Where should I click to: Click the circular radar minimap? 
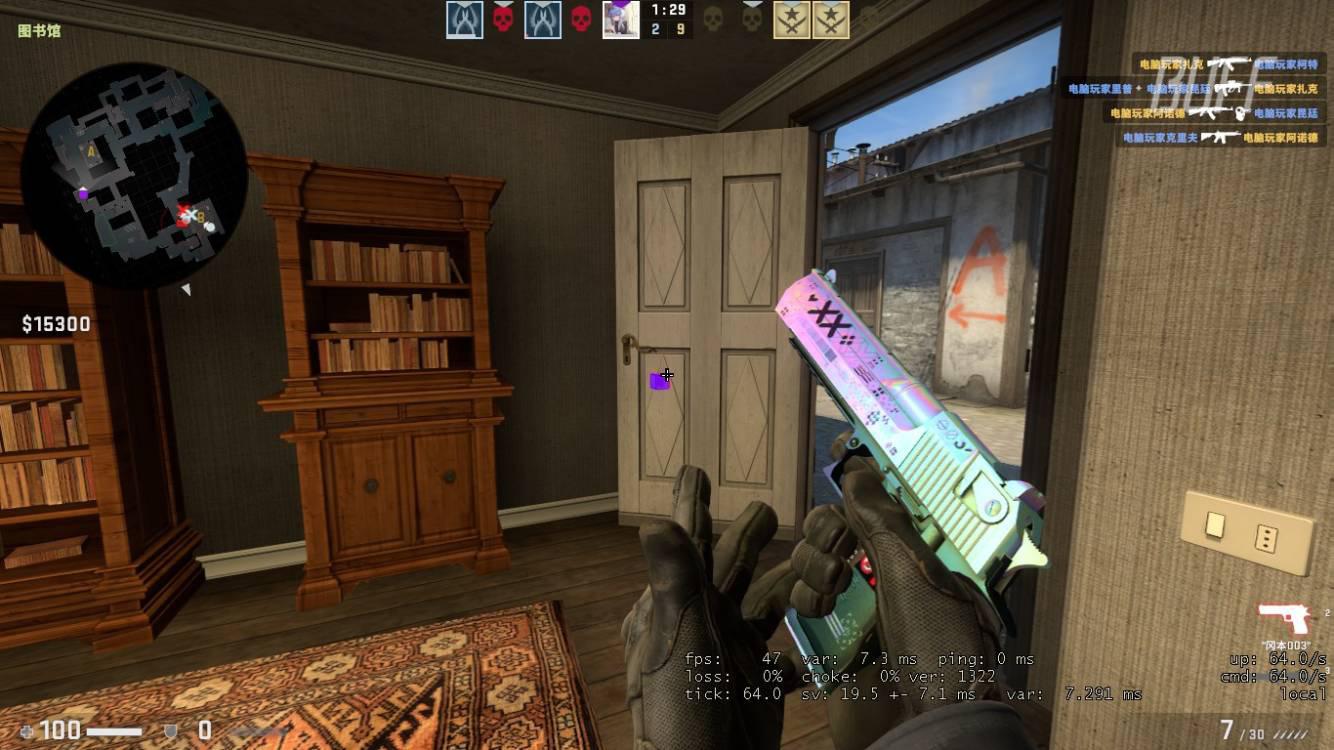tap(134, 175)
